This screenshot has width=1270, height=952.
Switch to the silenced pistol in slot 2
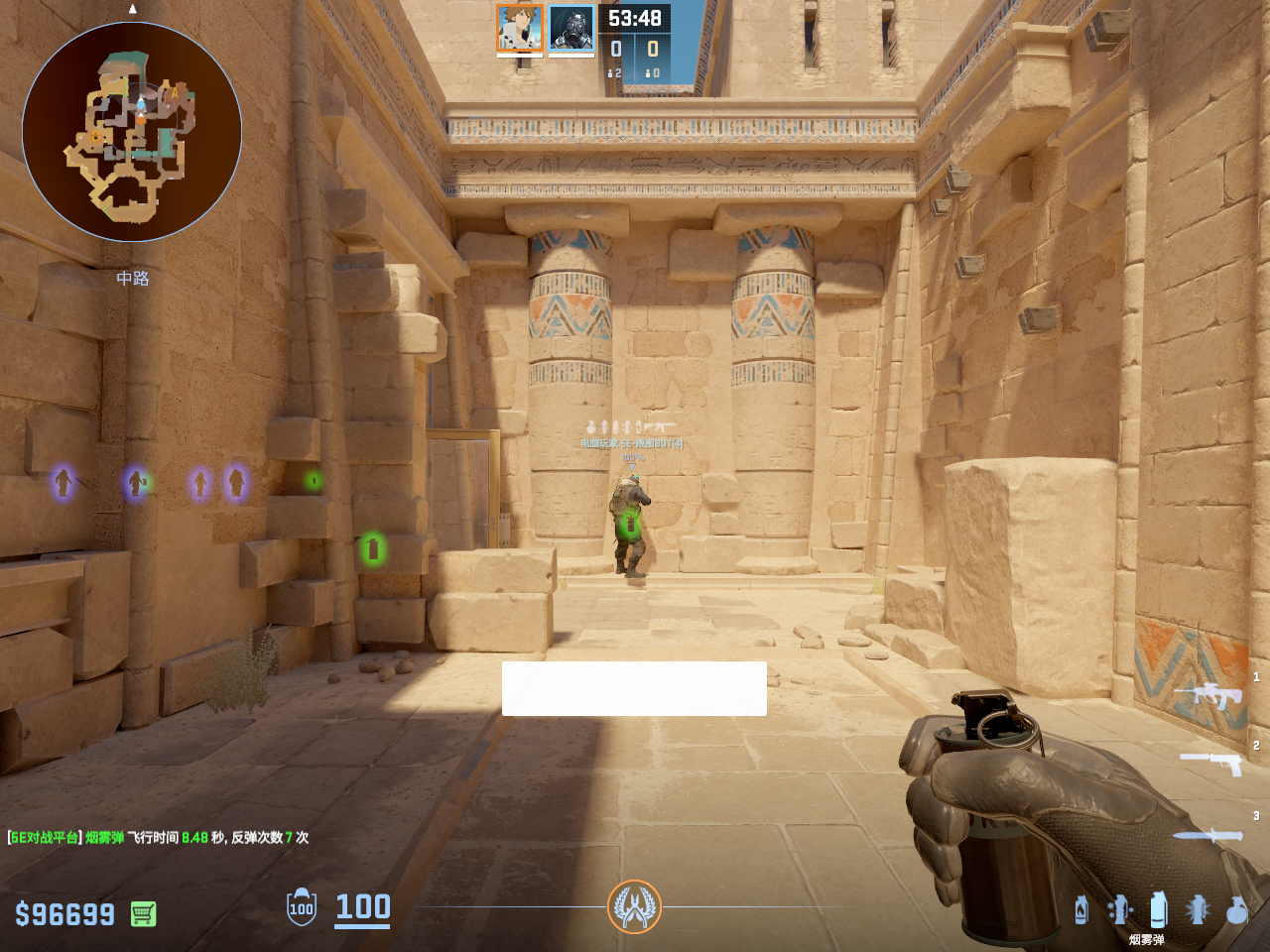tap(1211, 762)
